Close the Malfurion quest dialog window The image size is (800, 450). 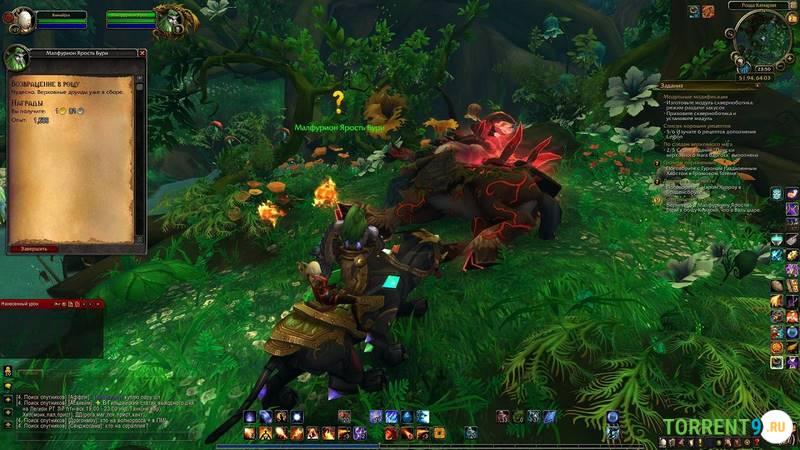(x=142, y=52)
